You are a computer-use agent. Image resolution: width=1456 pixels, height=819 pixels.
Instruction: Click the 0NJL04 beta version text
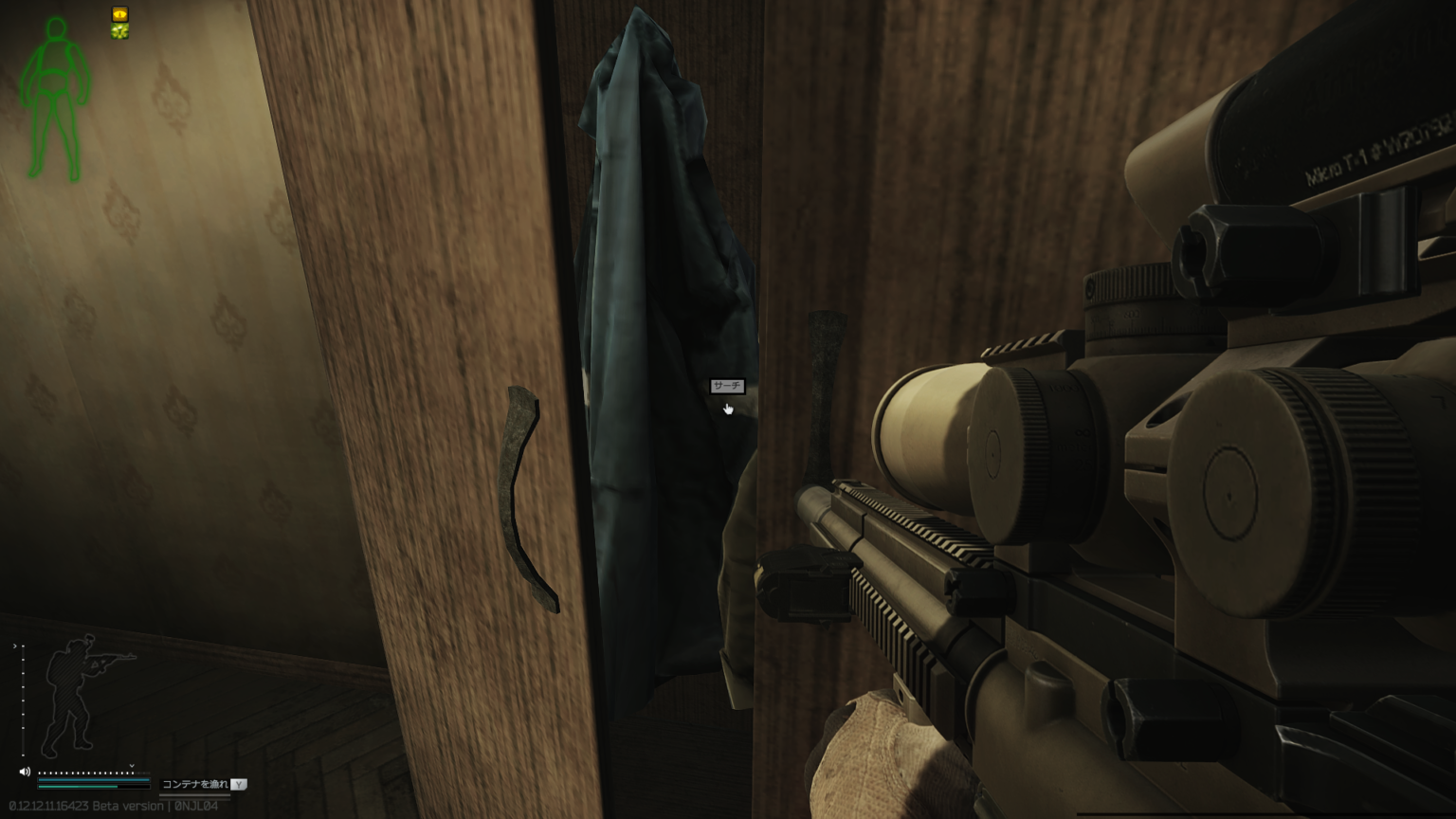coord(196,806)
